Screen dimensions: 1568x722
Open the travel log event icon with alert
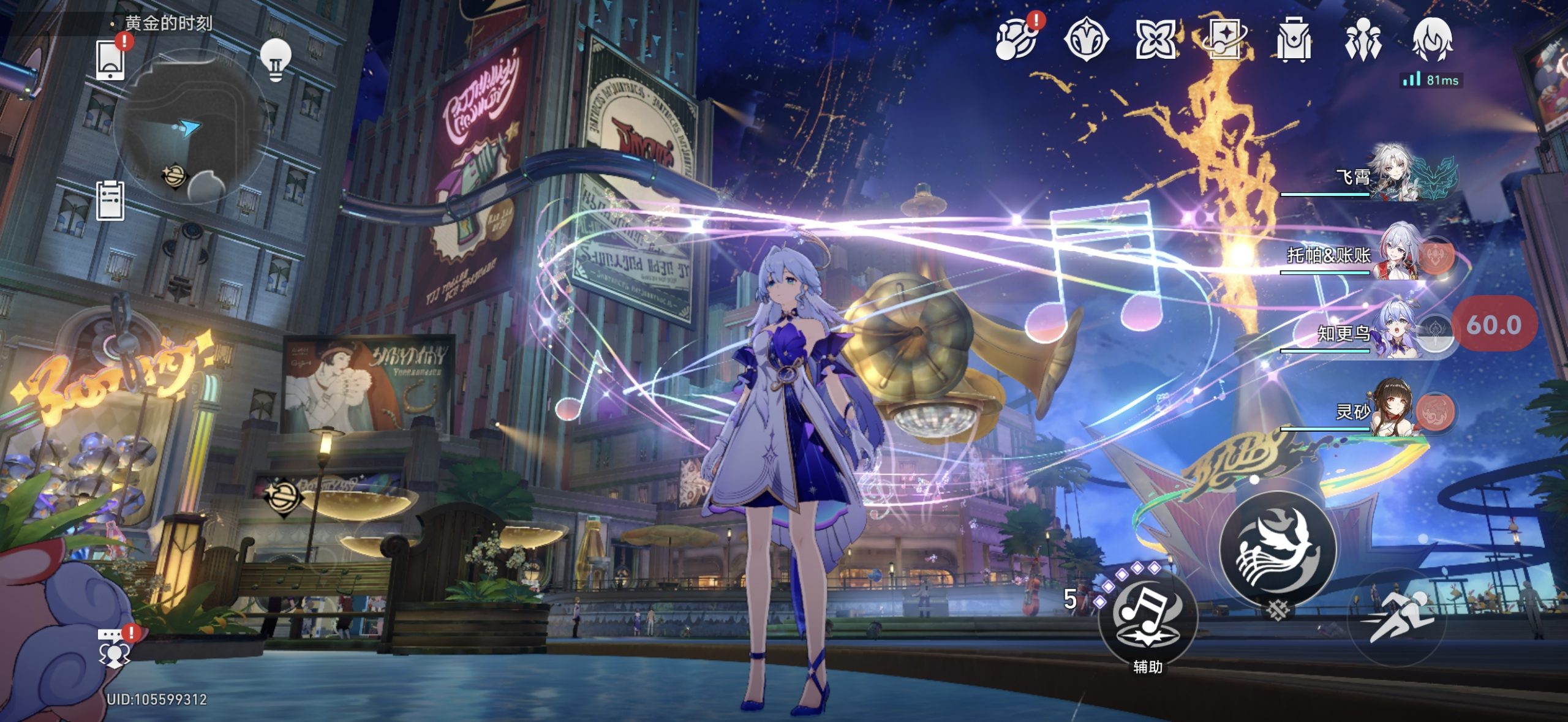click(1016, 40)
